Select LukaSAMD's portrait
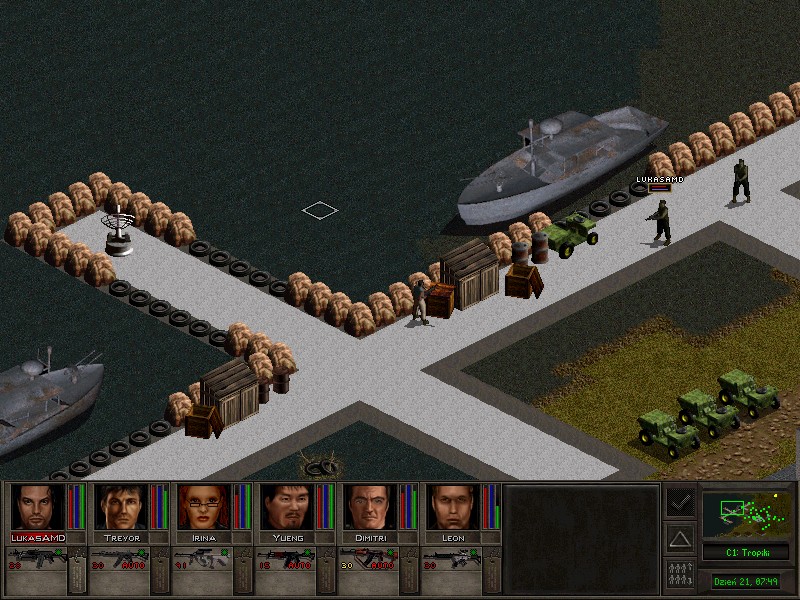Screen dimensions: 800x600 [37, 507]
